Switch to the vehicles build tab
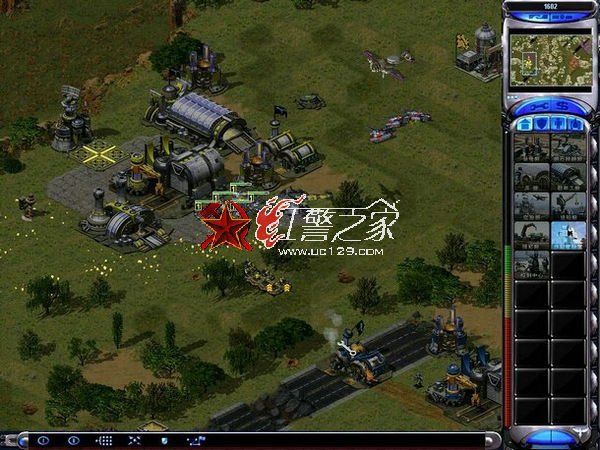The height and width of the screenshot is (450, 600). tap(575, 123)
